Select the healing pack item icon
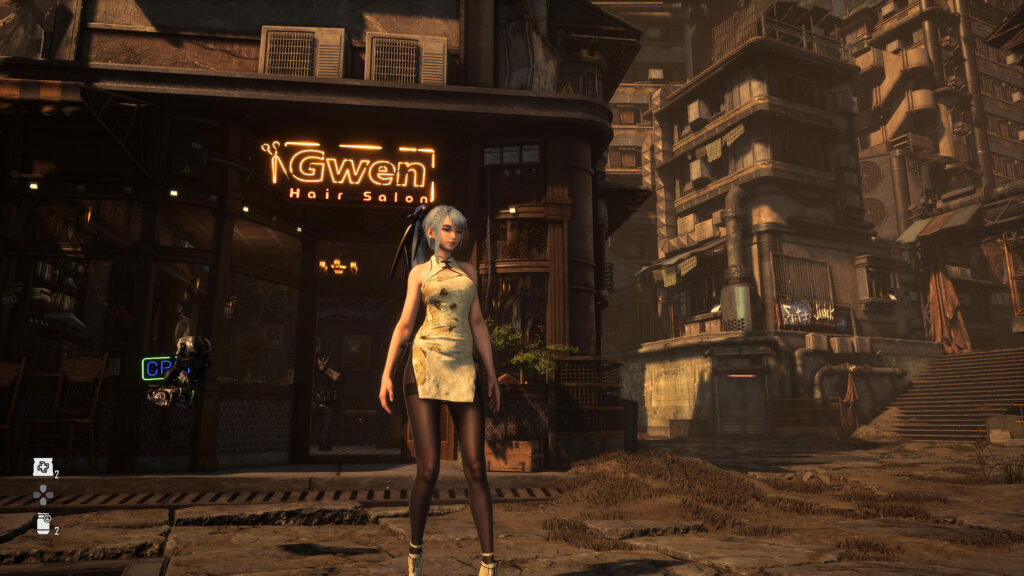The height and width of the screenshot is (576, 1024). [42, 466]
